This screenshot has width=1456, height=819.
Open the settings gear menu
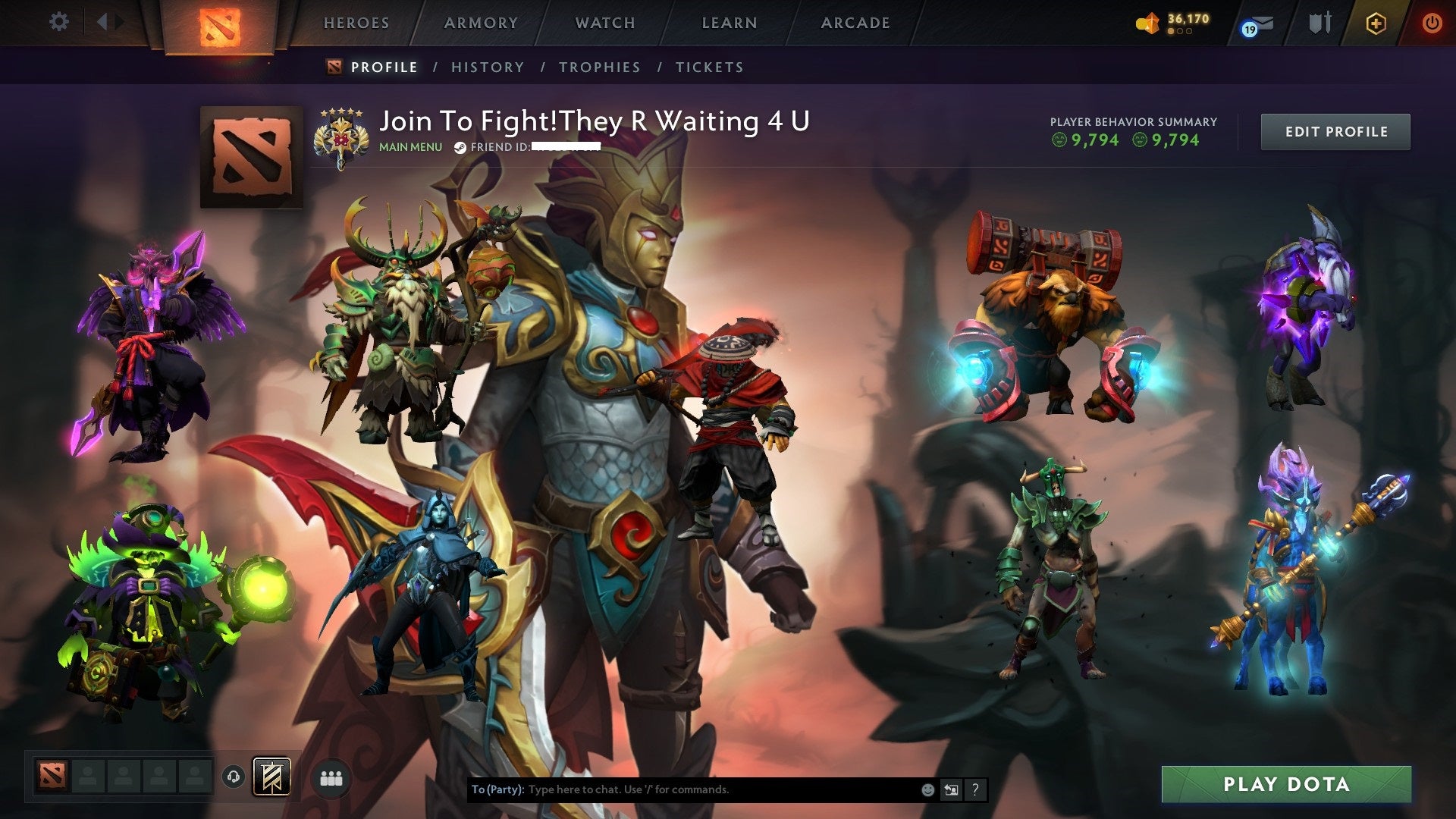(59, 22)
